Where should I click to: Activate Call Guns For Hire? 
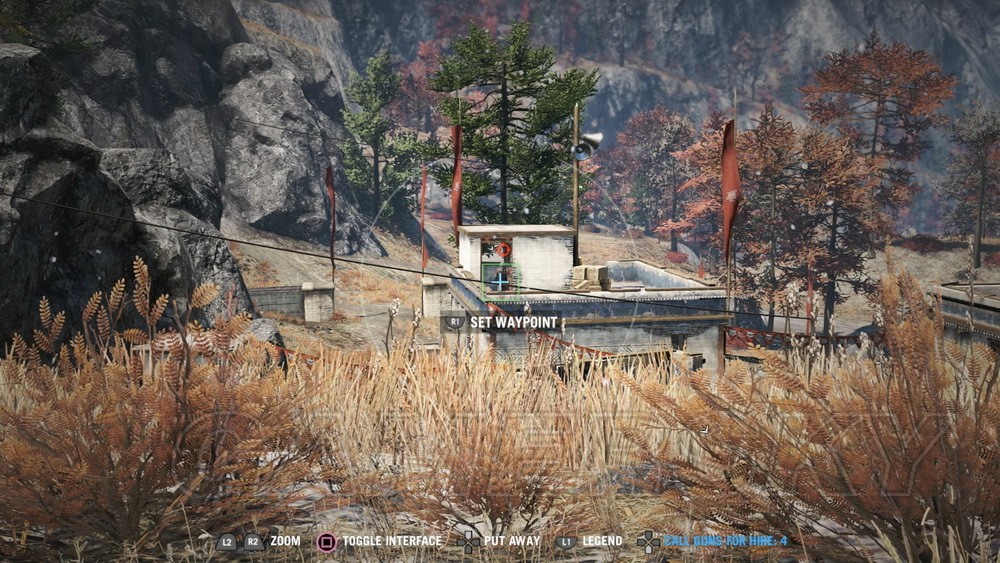[725, 541]
